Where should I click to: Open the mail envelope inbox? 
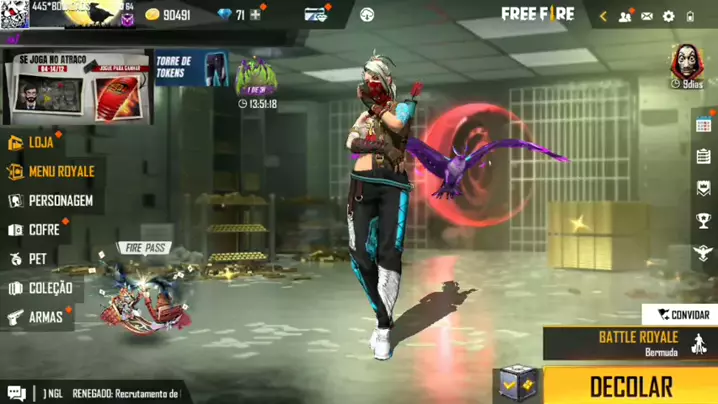point(647,16)
